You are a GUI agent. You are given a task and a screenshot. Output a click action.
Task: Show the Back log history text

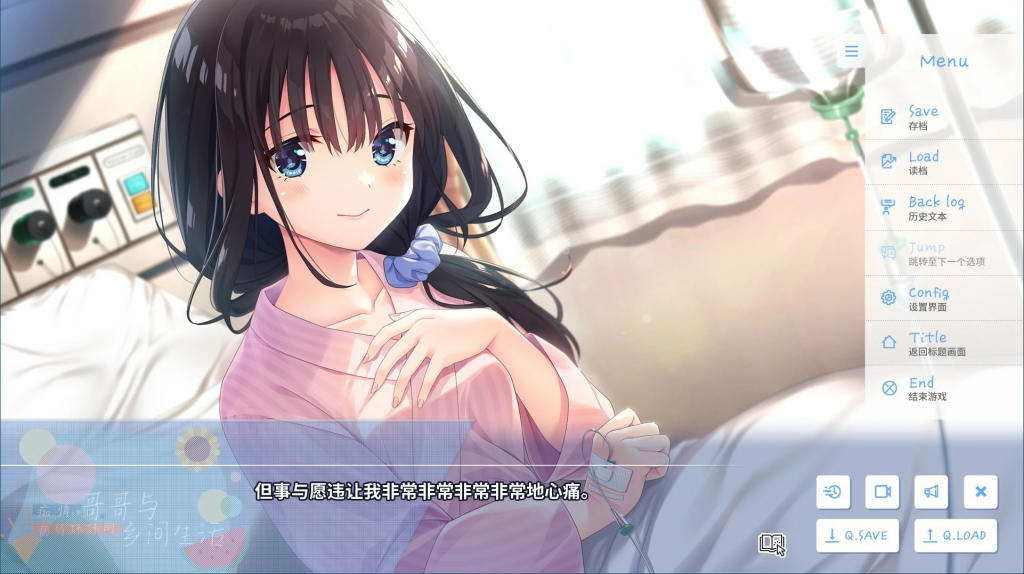[934, 207]
